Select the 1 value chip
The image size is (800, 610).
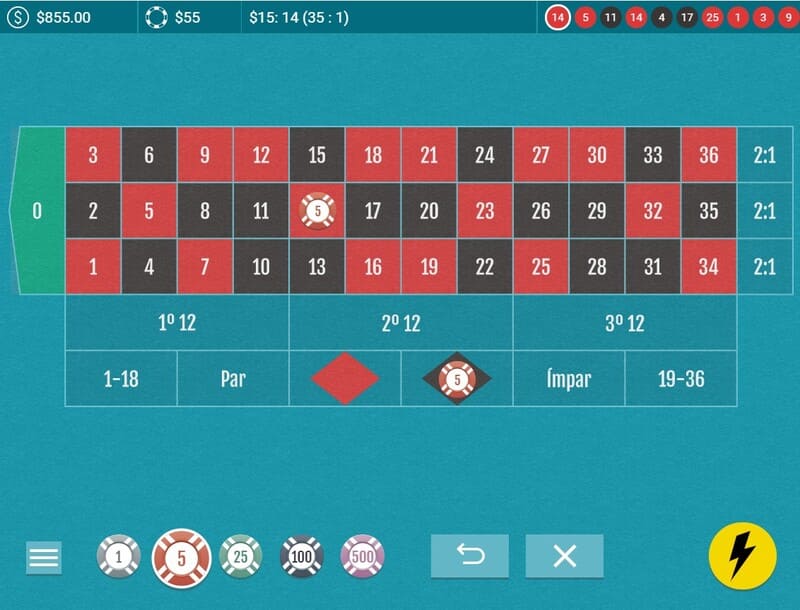tap(119, 556)
